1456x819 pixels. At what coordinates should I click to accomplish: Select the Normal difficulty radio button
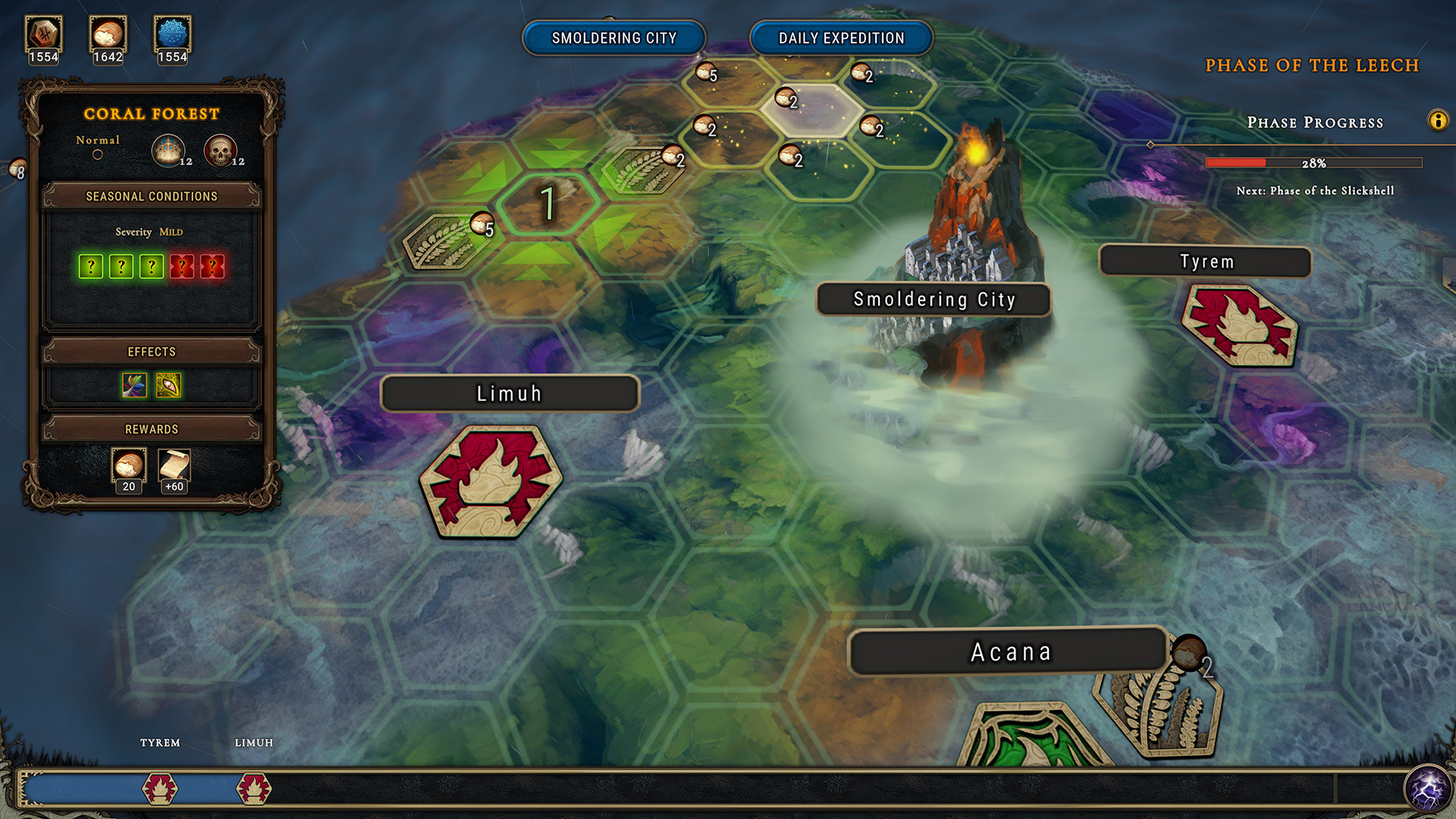tap(98, 153)
